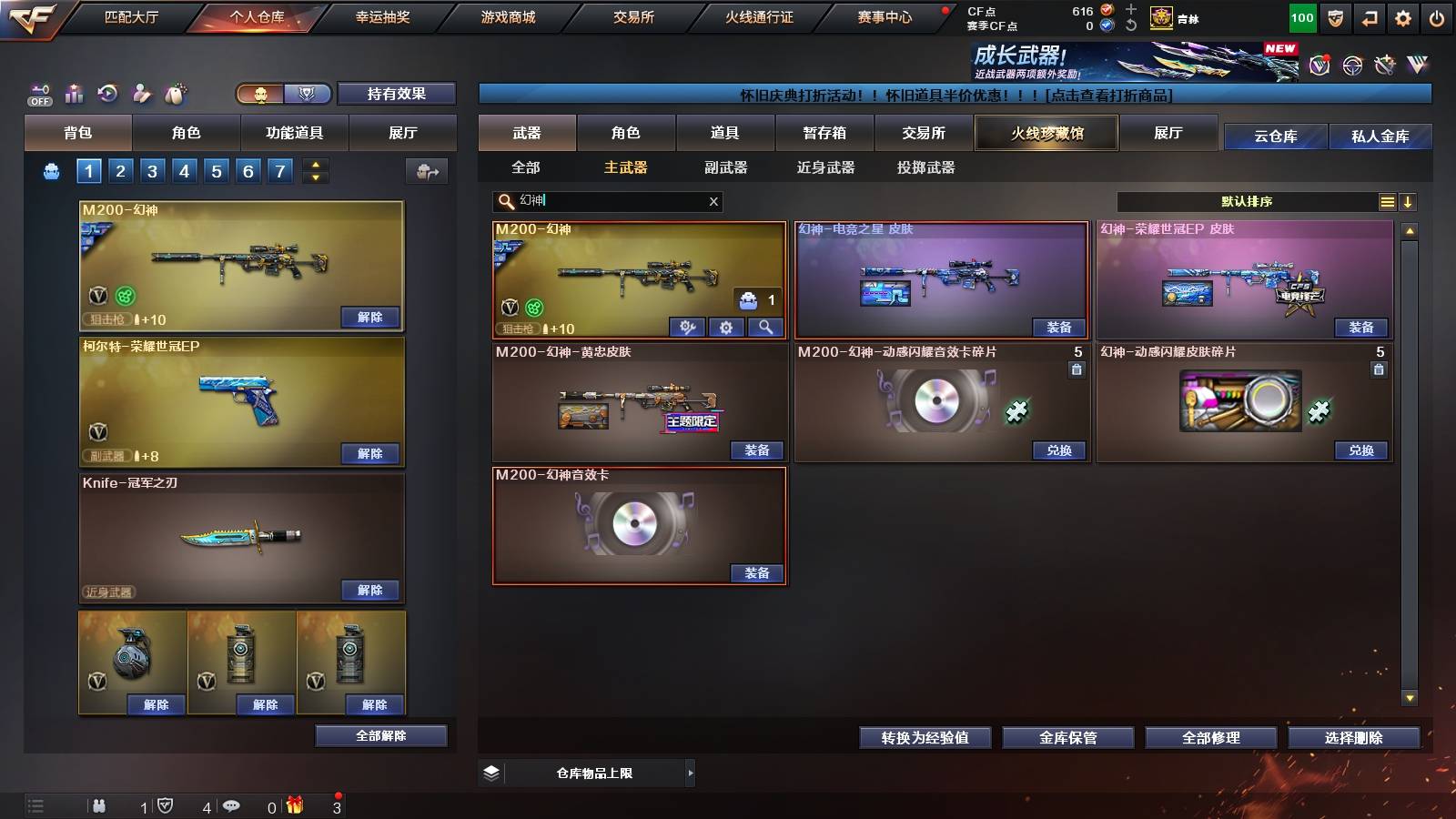Click the repair wrench icon on M200-幻神 card

click(x=686, y=327)
